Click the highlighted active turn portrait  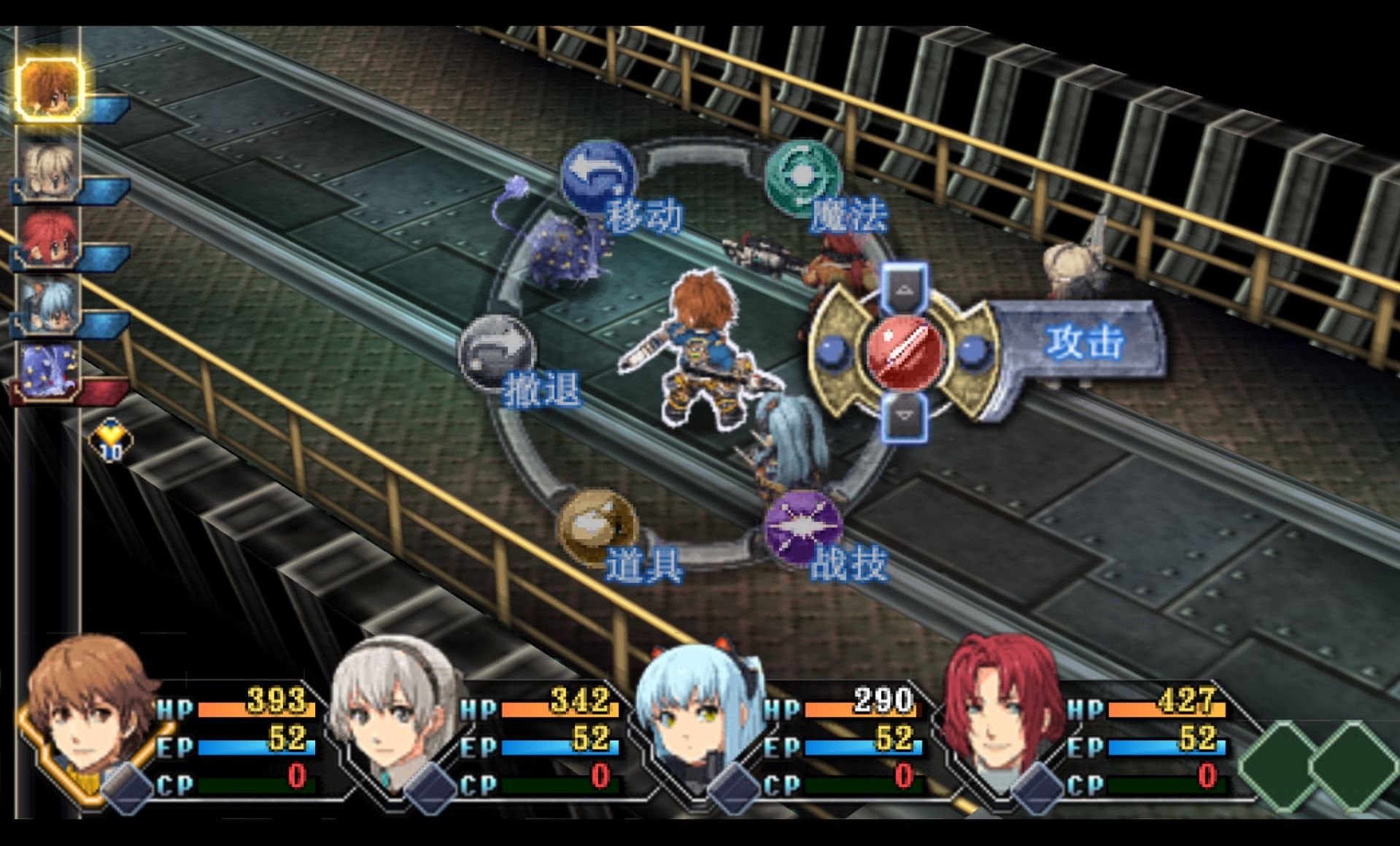click(48, 88)
